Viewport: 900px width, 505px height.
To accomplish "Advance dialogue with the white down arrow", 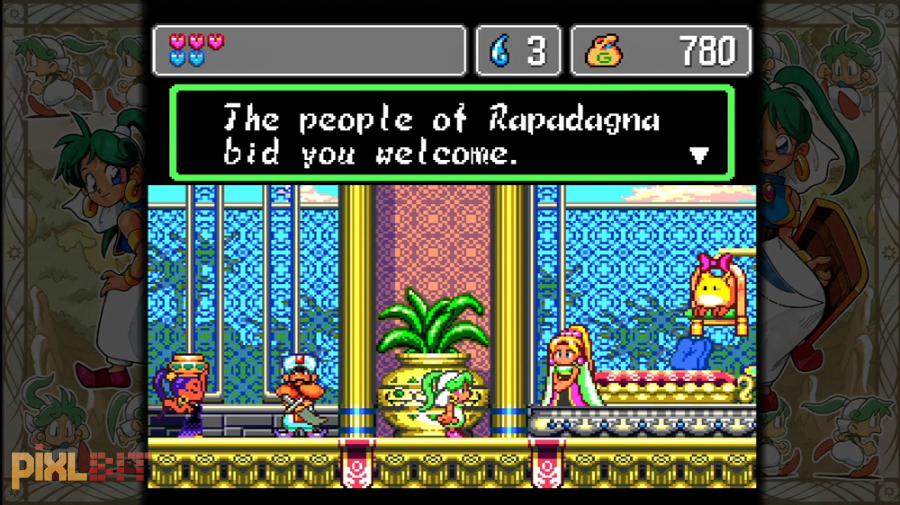I will [700, 155].
